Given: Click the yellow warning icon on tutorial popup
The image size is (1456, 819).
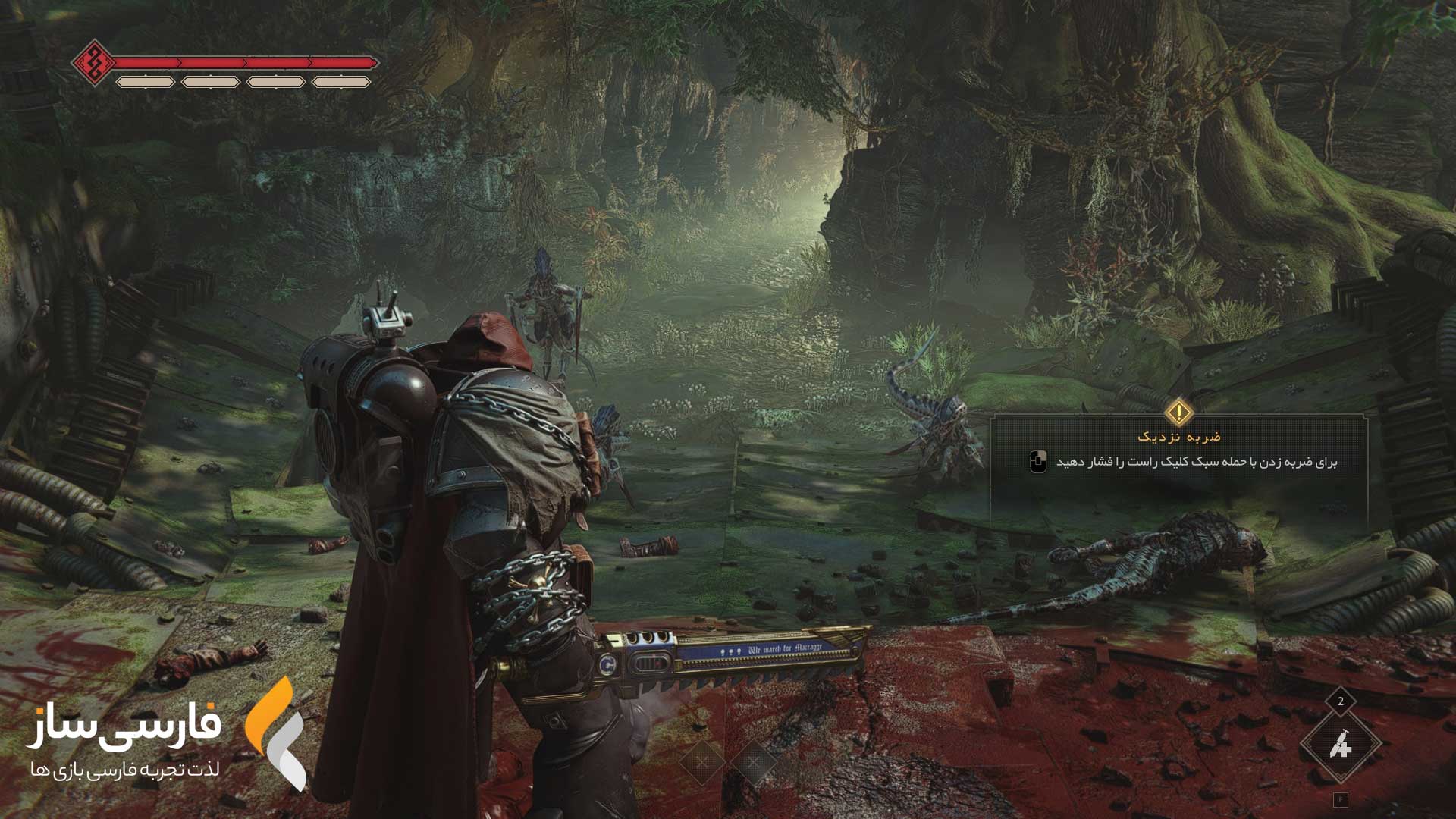Looking at the screenshot, I should [x=1178, y=413].
